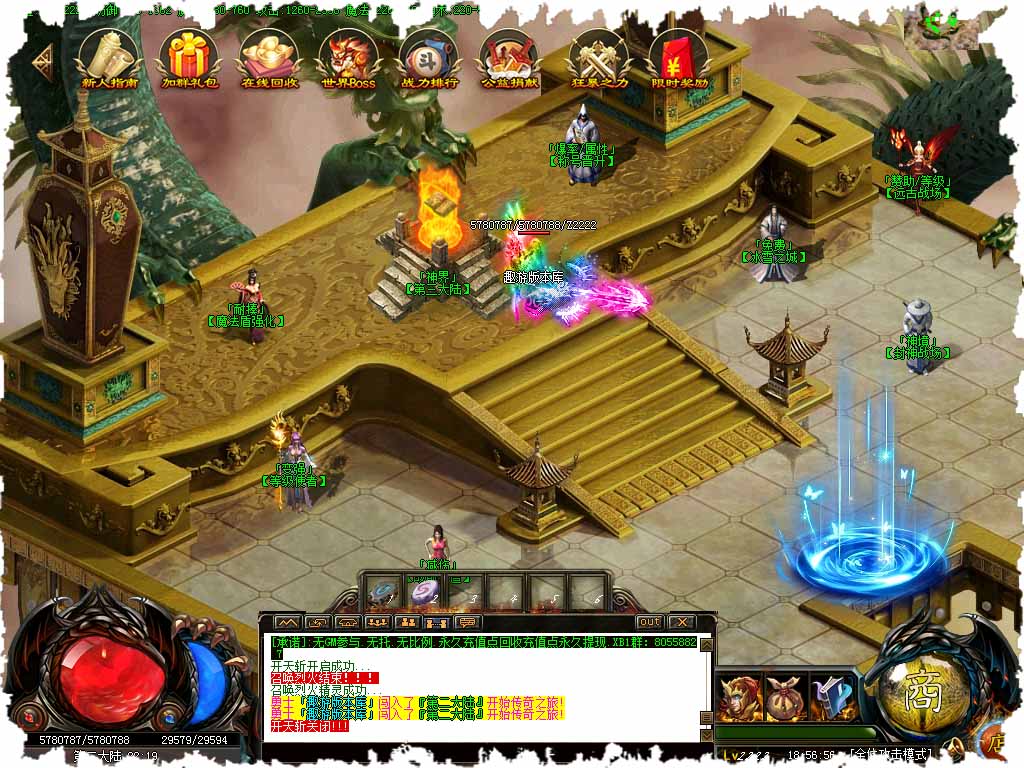Image resolution: width=1024 pixels, height=768 pixels.
Task: Click the chat window's out button
Action: (649, 622)
